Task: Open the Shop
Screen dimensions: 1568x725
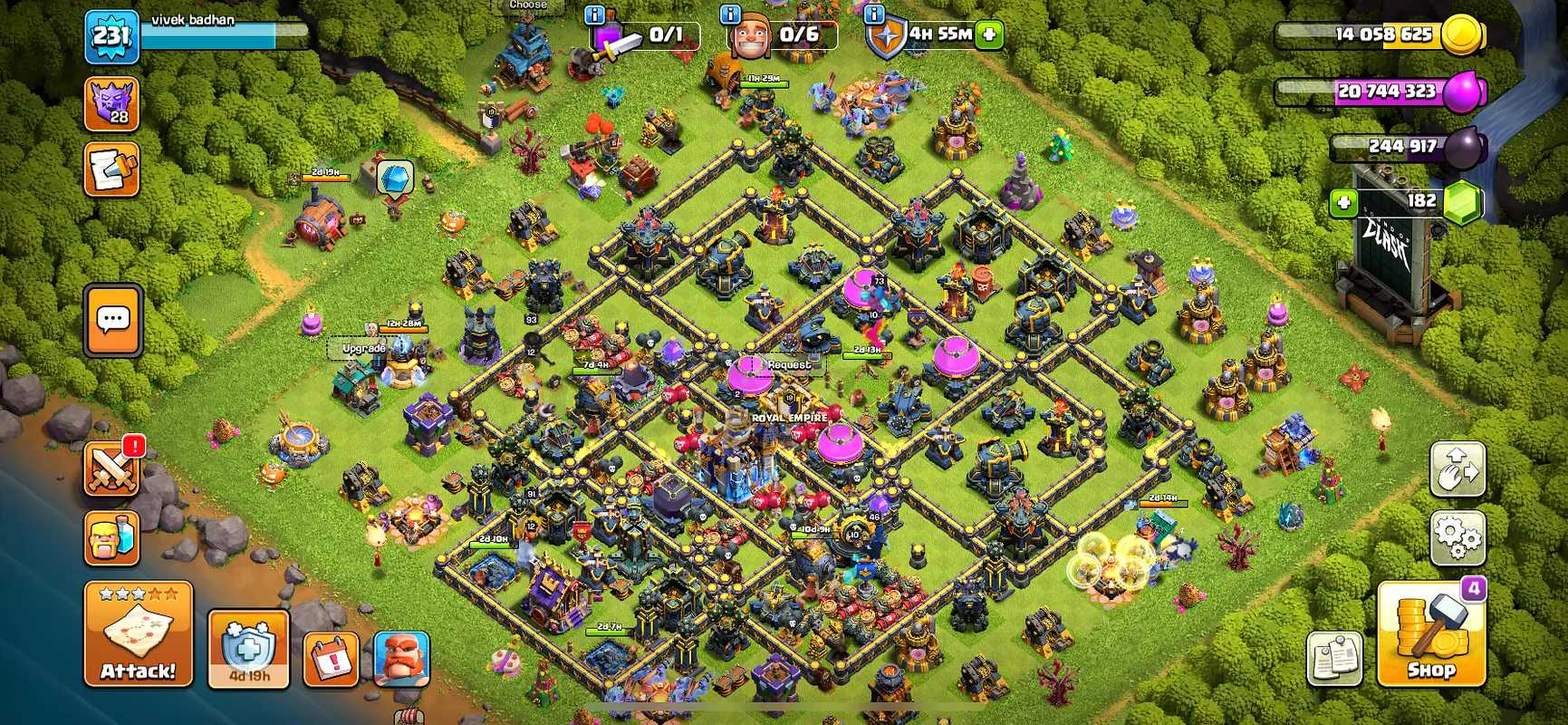Action: pos(1430,634)
